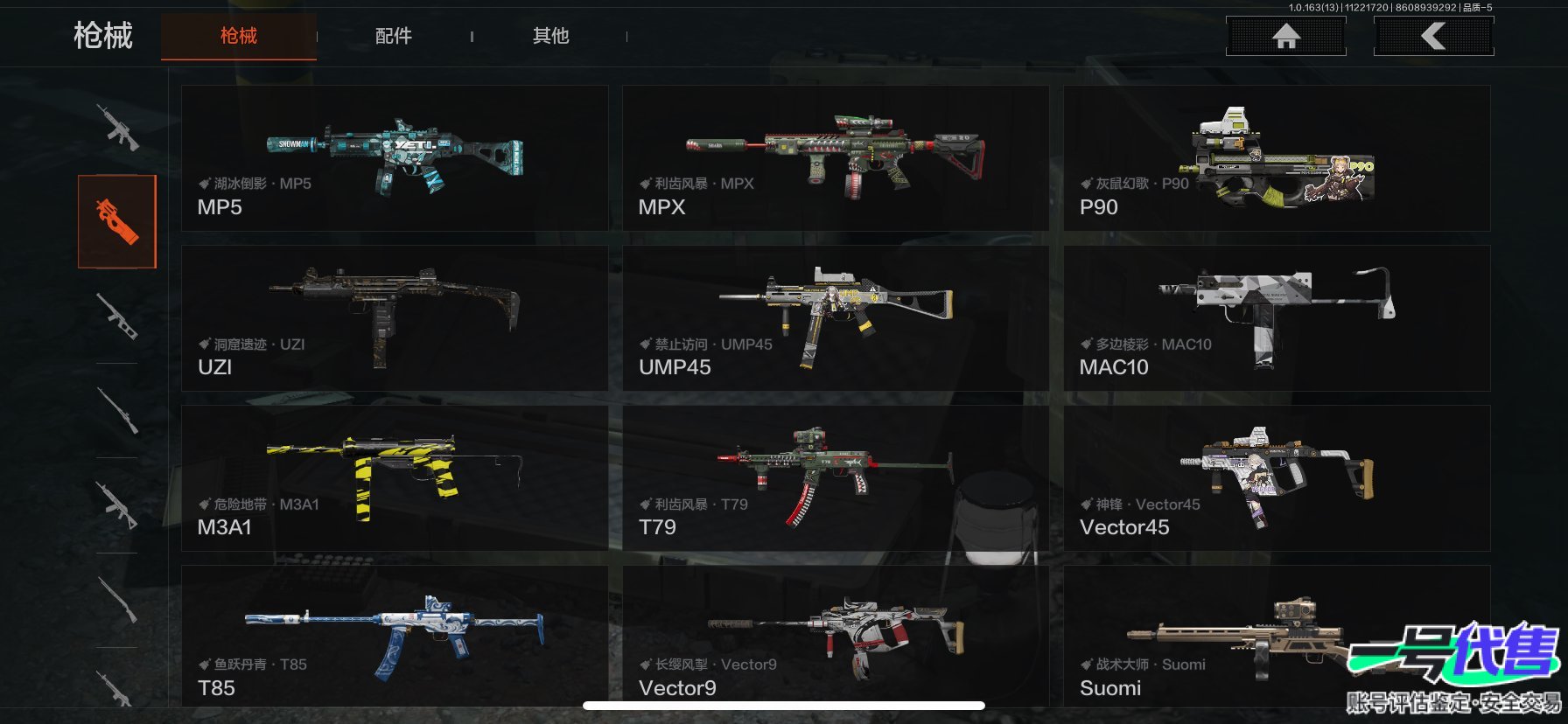Open the MPX weapon skin
1568x724 pixels.
[835, 158]
